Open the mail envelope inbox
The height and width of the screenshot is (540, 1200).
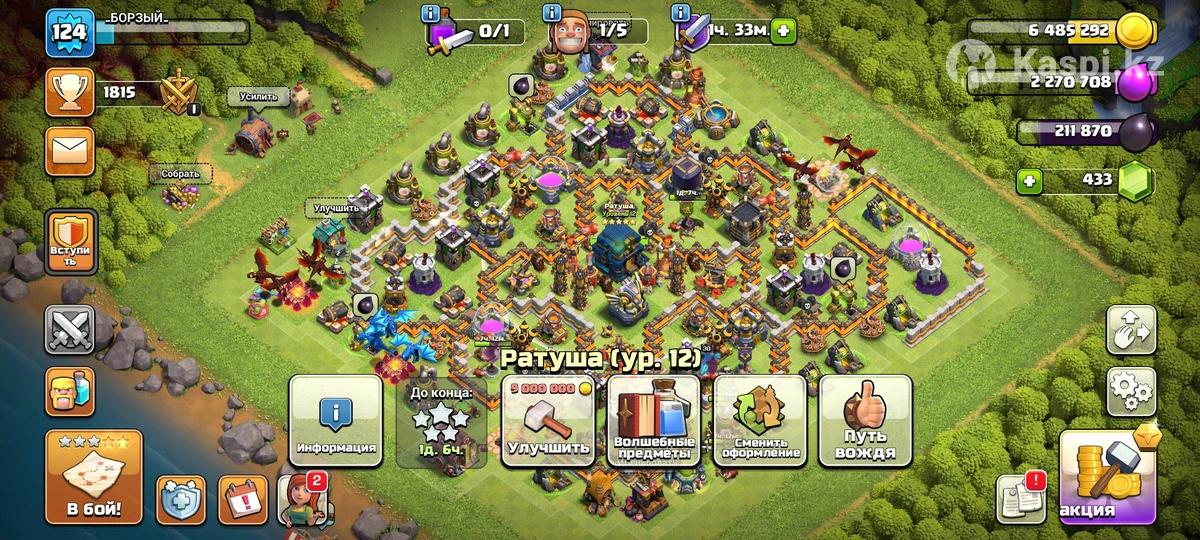tap(70, 151)
